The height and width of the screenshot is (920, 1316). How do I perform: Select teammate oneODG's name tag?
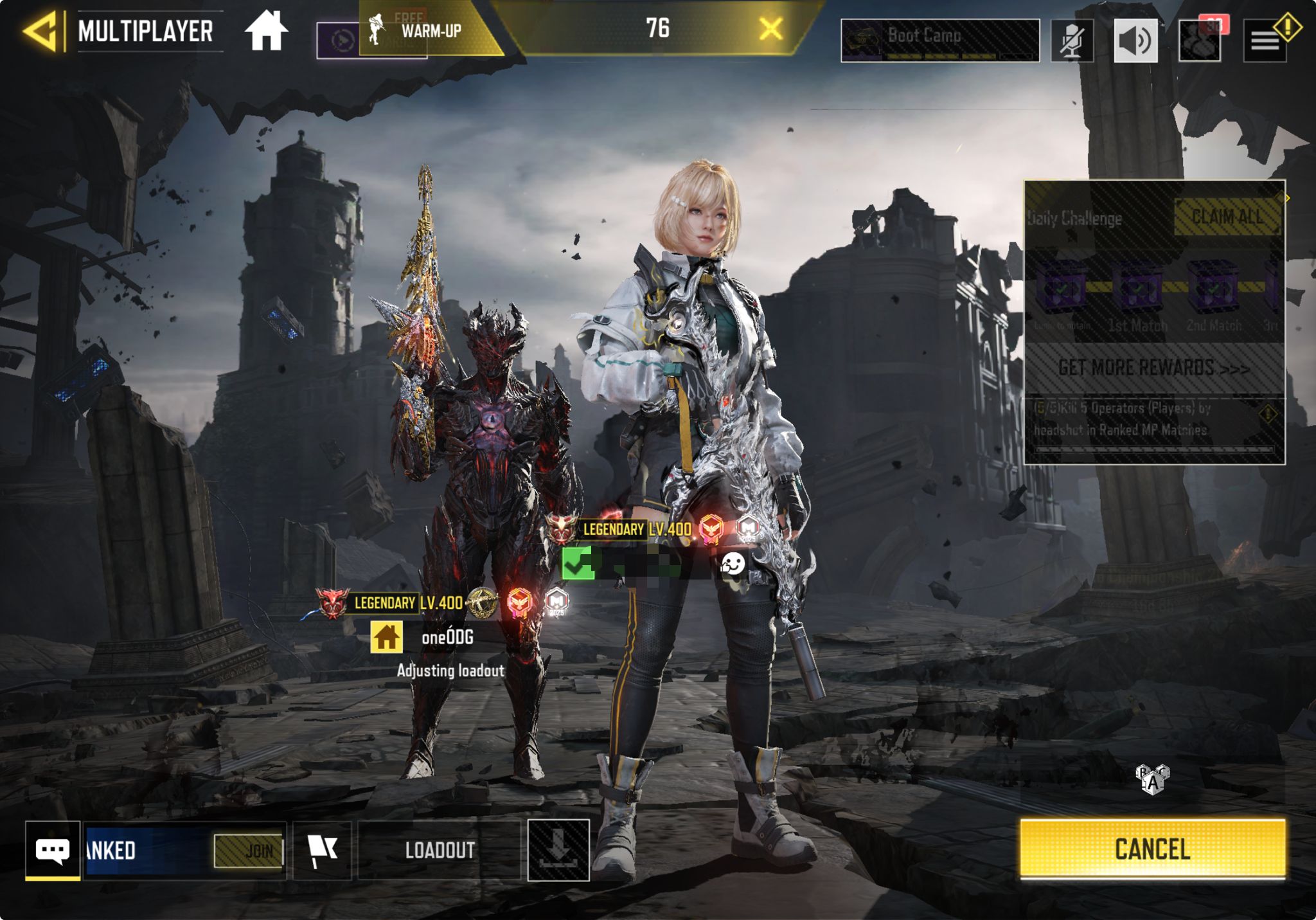(x=447, y=637)
